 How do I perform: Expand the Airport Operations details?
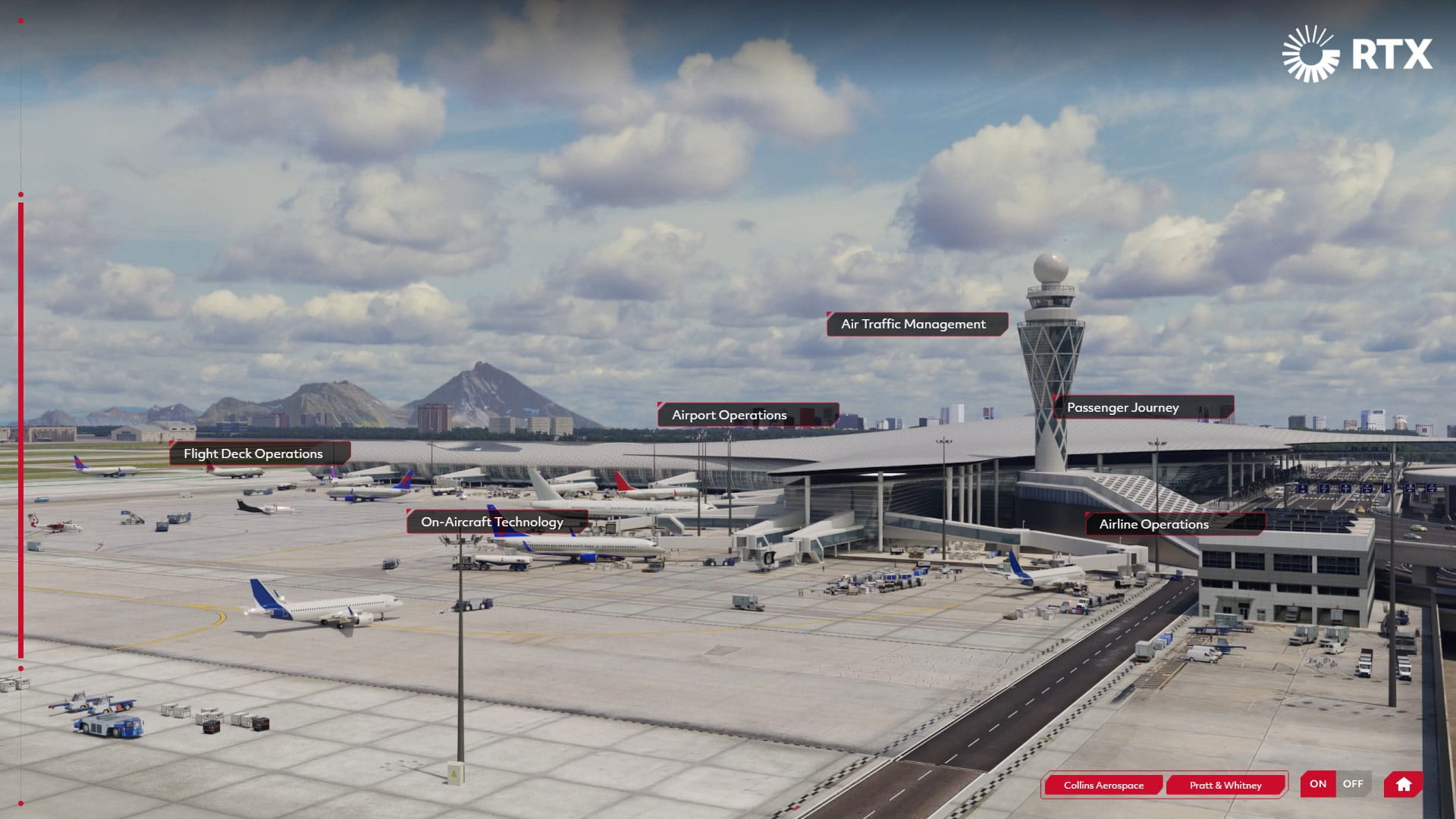[x=729, y=415]
